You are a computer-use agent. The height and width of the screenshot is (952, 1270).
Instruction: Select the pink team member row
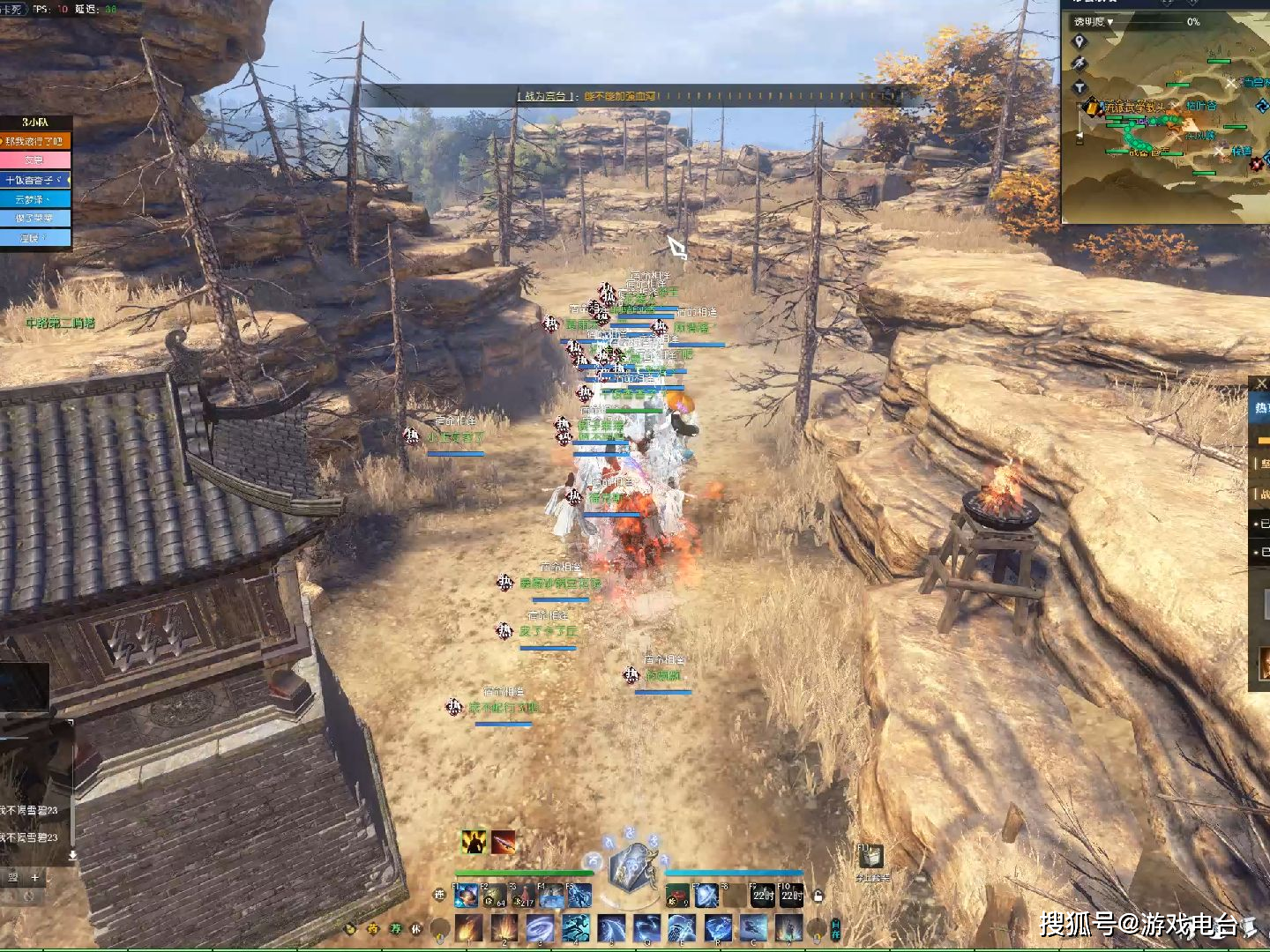click(35, 160)
